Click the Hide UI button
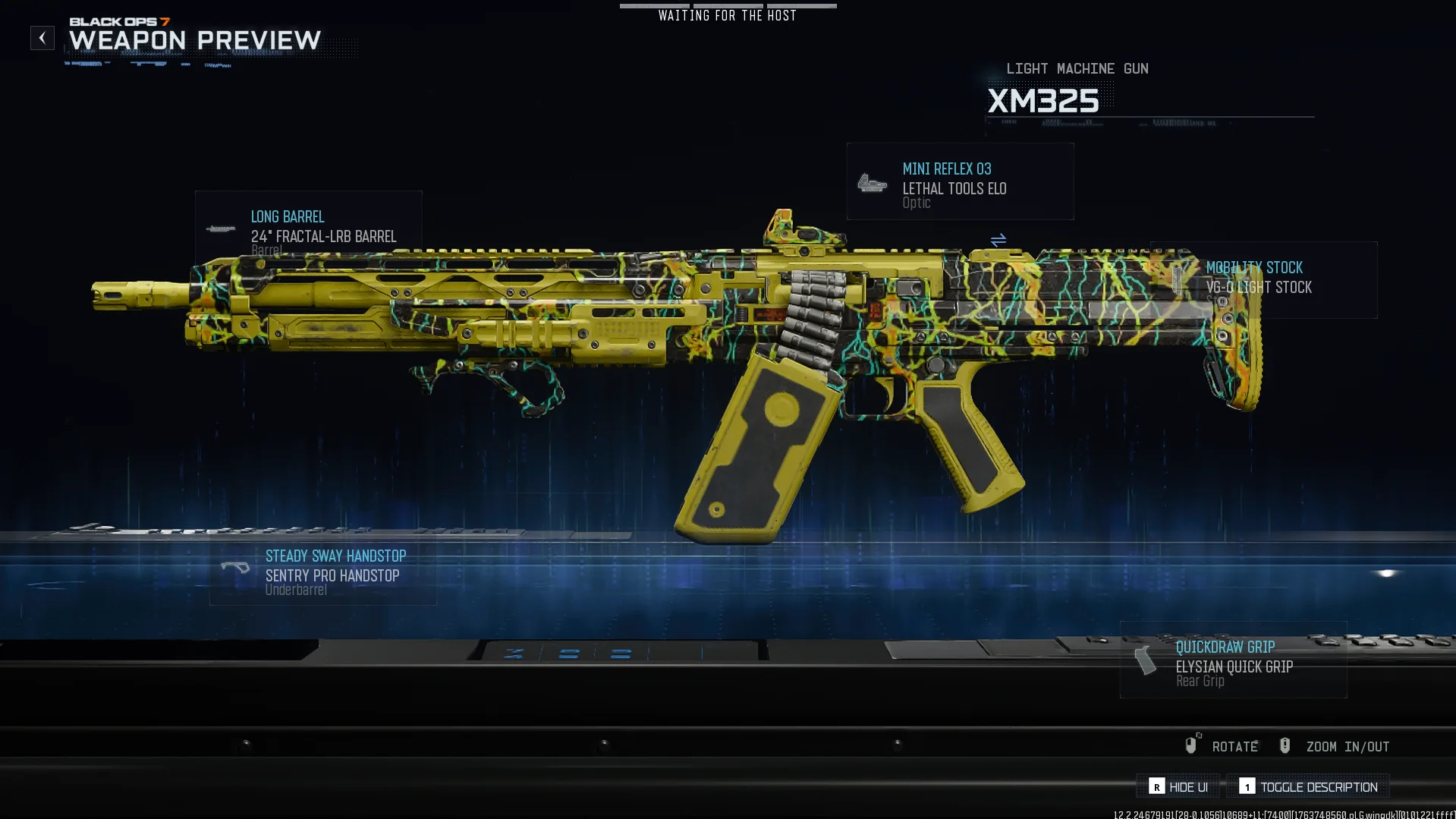The width and height of the screenshot is (1456, 819). [x=1178, y=787]
